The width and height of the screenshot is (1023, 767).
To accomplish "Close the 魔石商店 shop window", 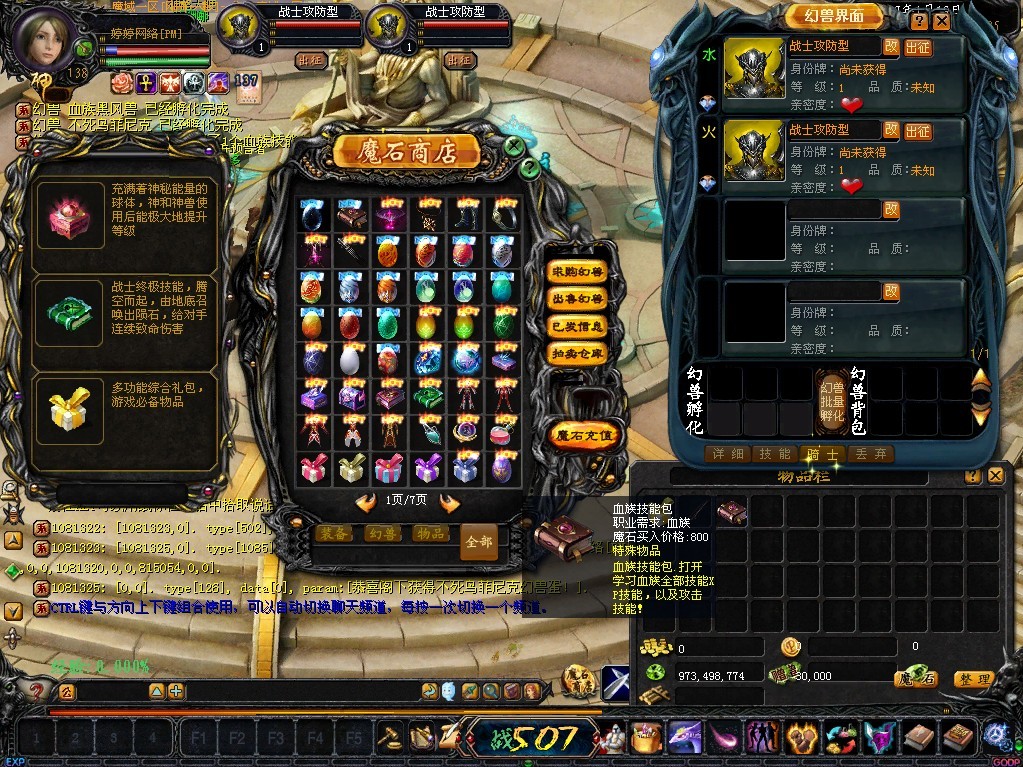I will click(x=513, y=146).
